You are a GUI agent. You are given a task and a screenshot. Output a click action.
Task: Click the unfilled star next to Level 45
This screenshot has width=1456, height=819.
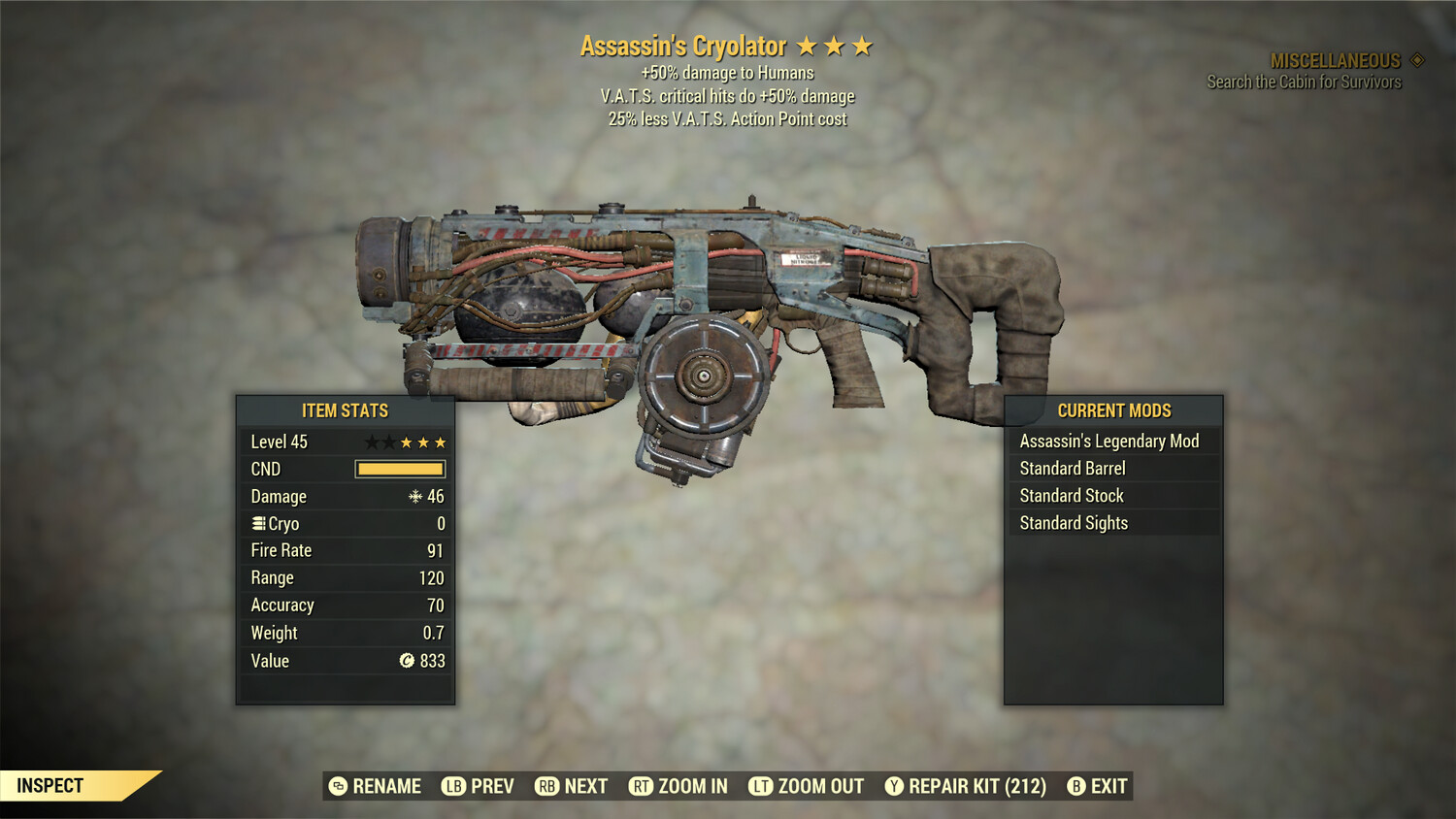tap(370, 442)
